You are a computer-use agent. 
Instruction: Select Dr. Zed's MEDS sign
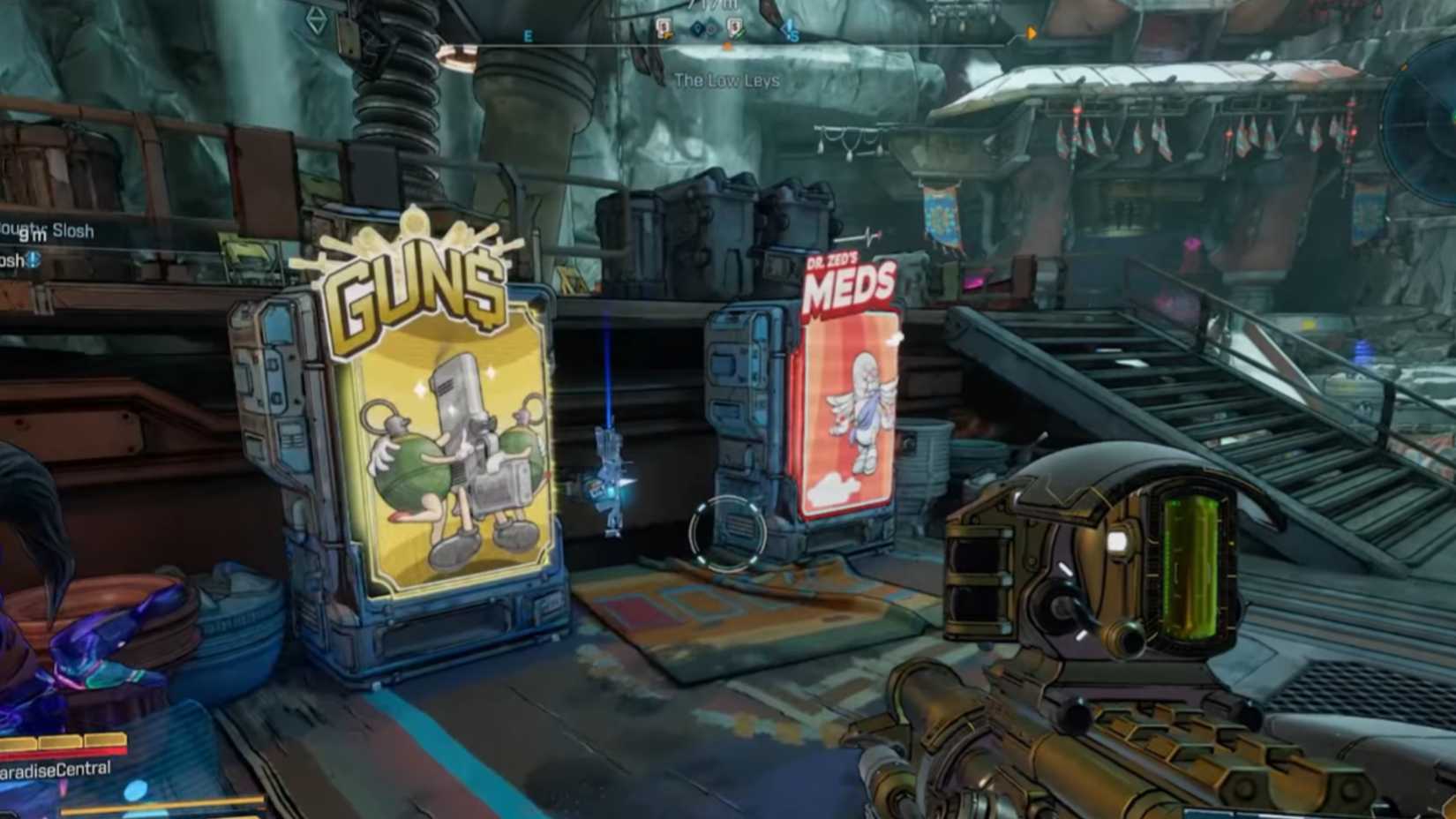[845, 281]
